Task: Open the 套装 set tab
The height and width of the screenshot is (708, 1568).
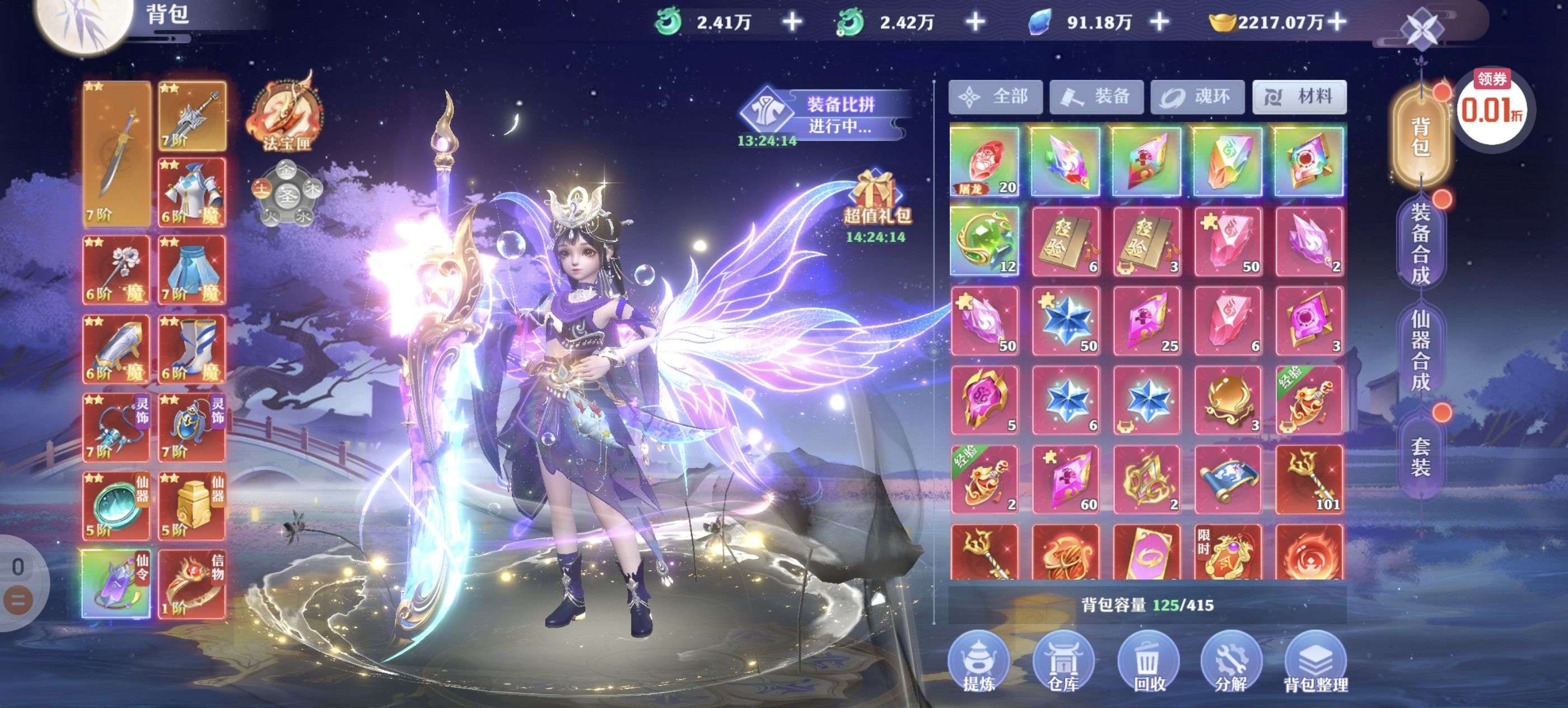Action: point(1421,457)
